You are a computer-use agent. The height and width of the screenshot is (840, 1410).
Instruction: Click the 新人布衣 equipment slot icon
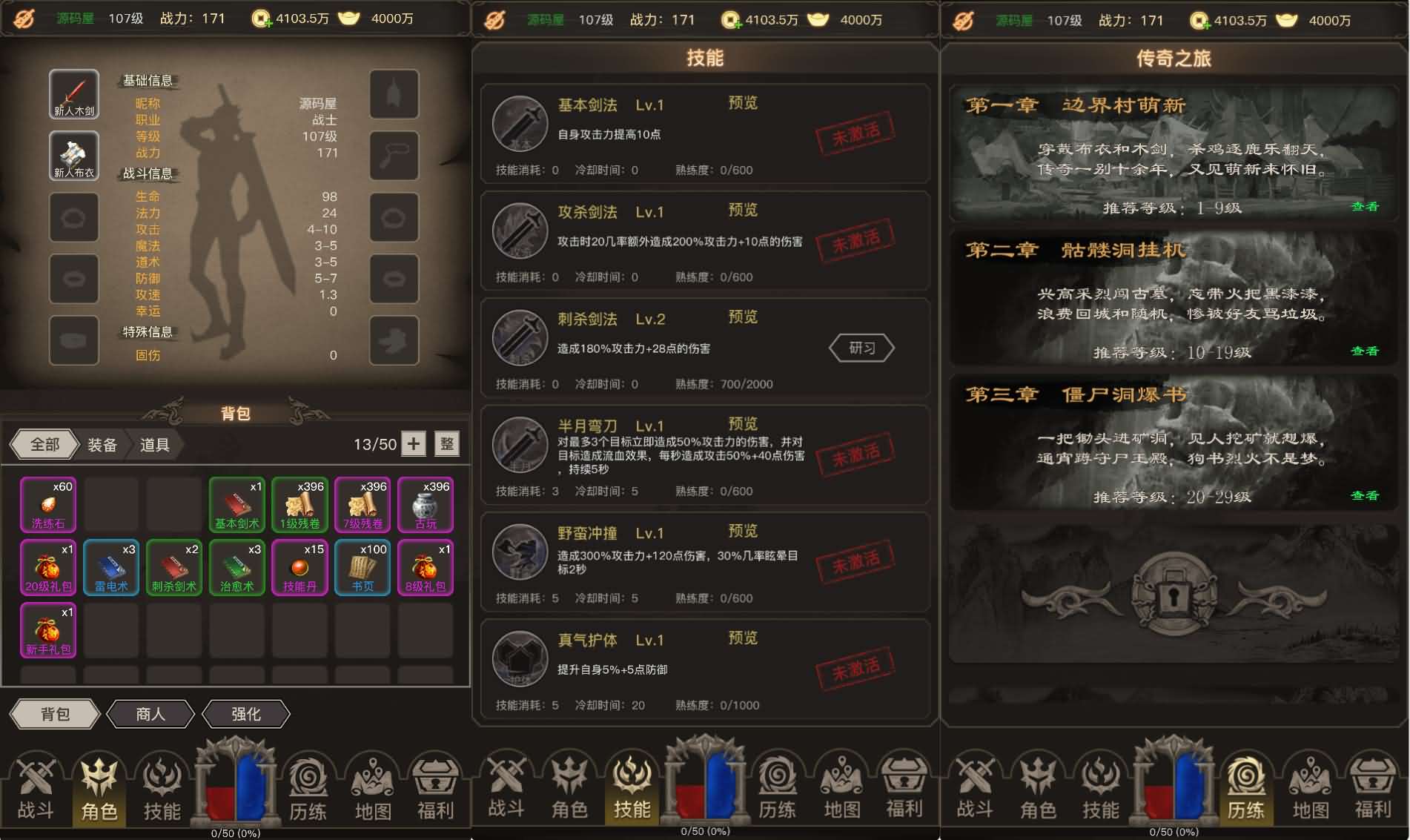tap(73, 156)
